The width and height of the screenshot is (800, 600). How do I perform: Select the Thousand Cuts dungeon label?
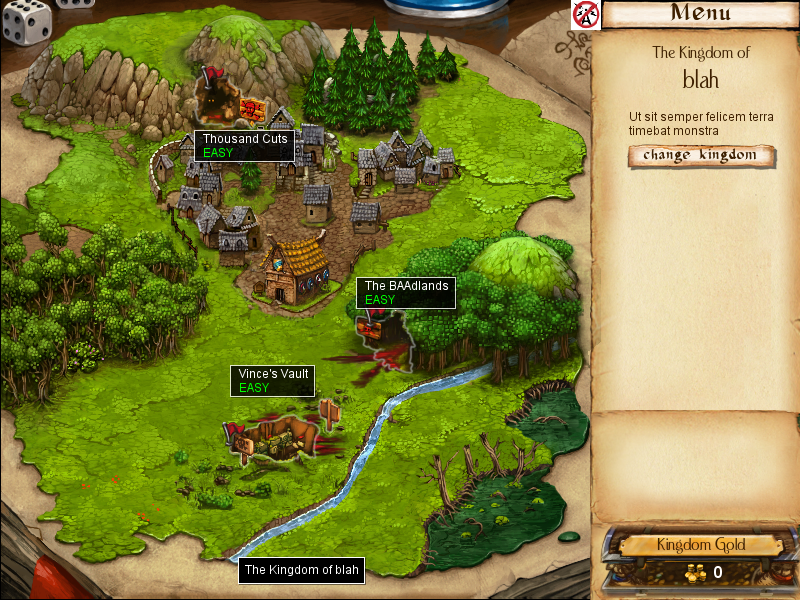[x=245, y=146]
